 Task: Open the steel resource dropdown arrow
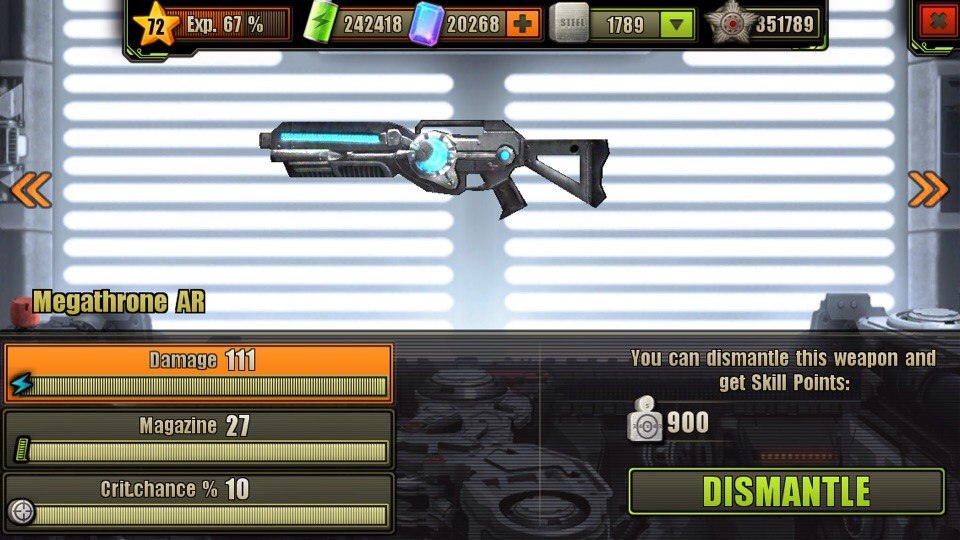click(x=679, y=24)
